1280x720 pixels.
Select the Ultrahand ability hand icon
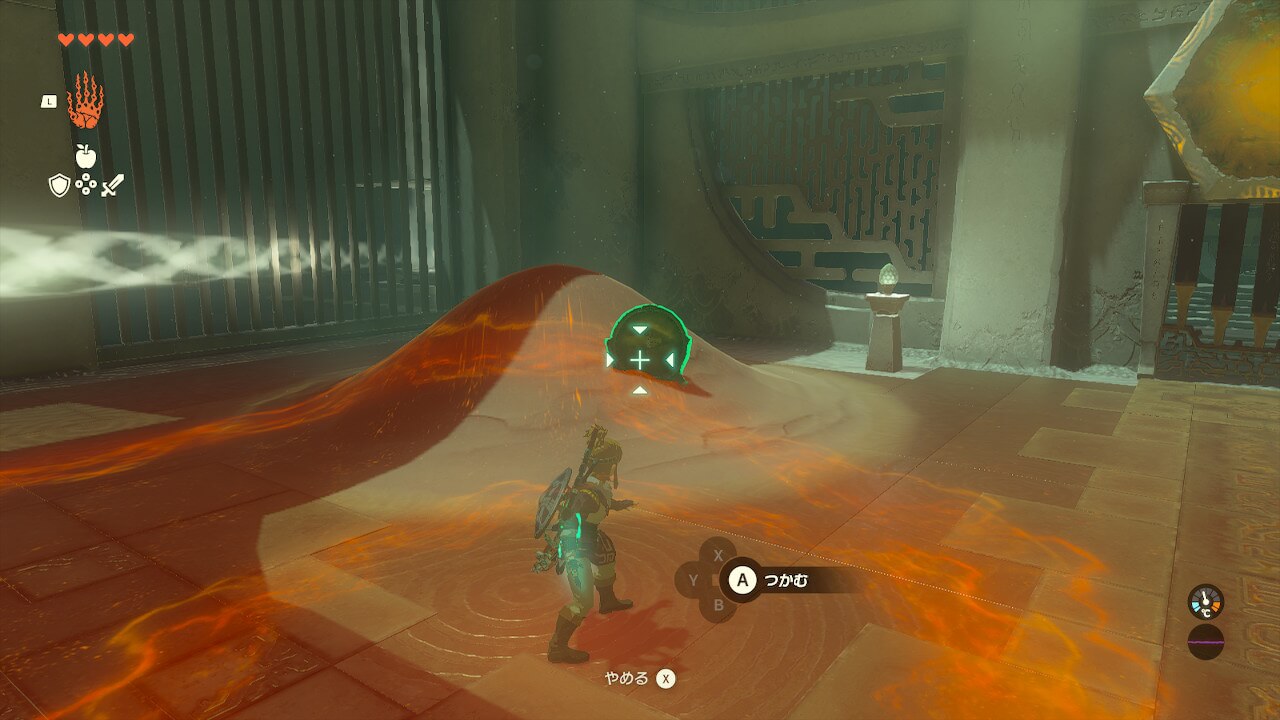click(85, 101)
